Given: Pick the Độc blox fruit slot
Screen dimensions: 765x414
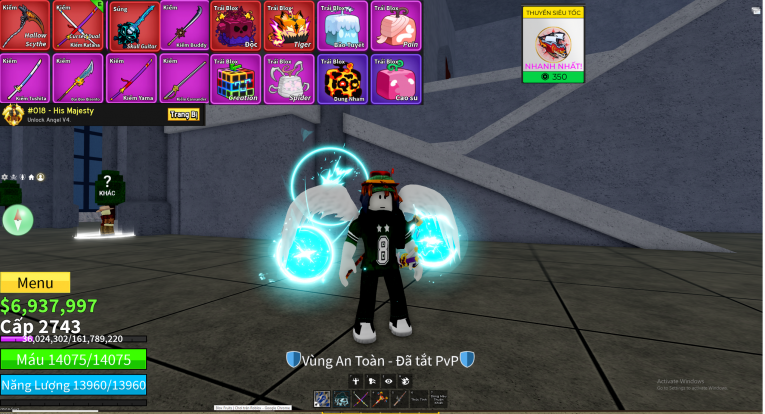Looking at the screenshot, I should point(236,26).
